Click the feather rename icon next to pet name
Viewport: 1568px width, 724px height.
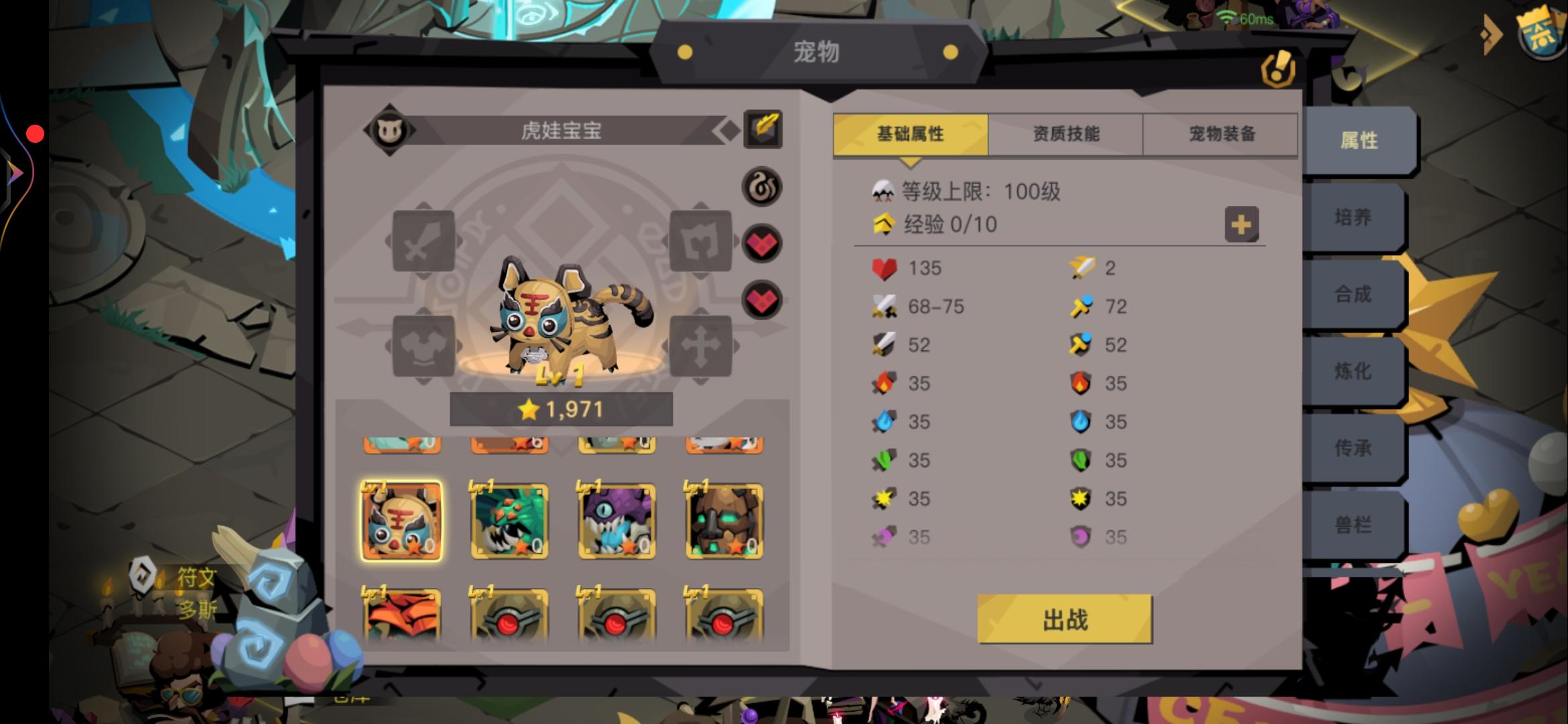pos(764,129)
